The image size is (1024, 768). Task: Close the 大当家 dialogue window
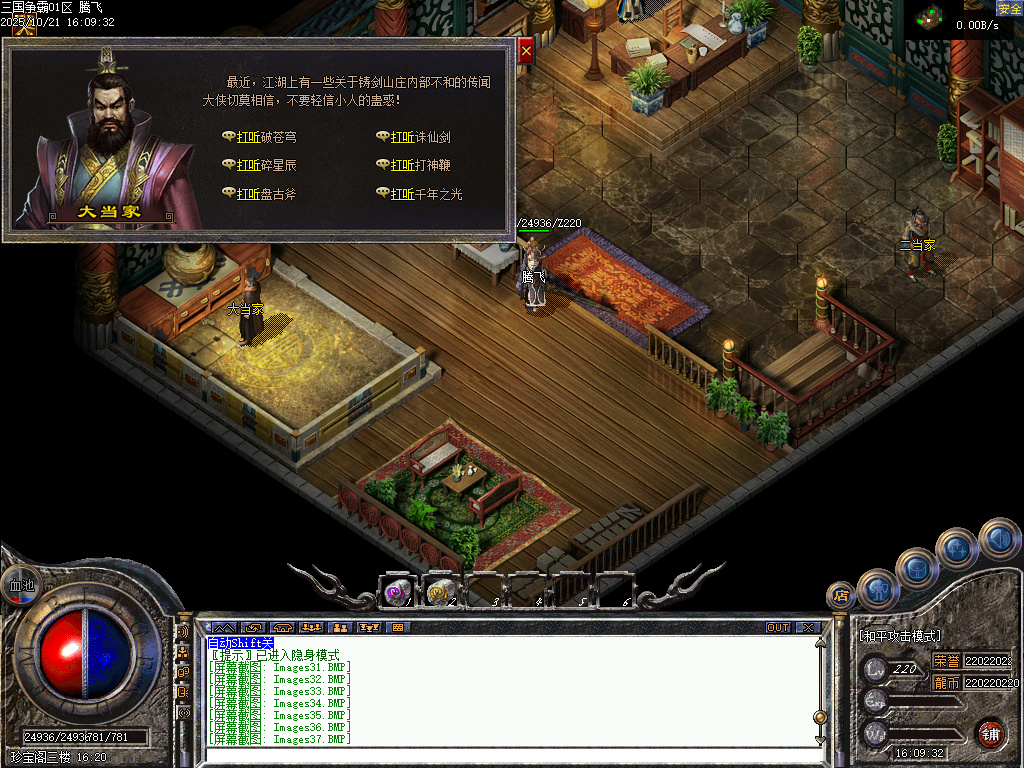click(526, 47)
